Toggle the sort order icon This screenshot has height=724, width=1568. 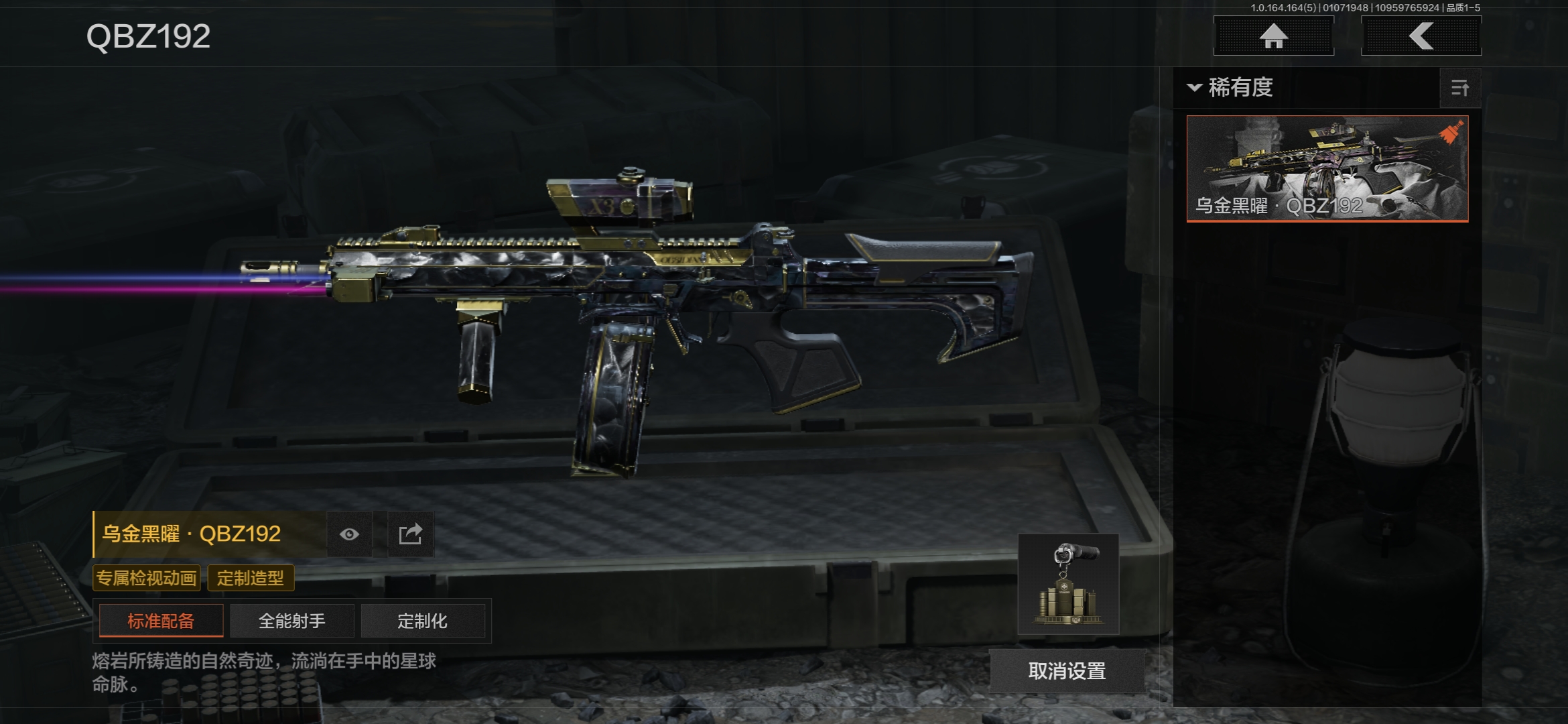click(x=1460, y=88)
